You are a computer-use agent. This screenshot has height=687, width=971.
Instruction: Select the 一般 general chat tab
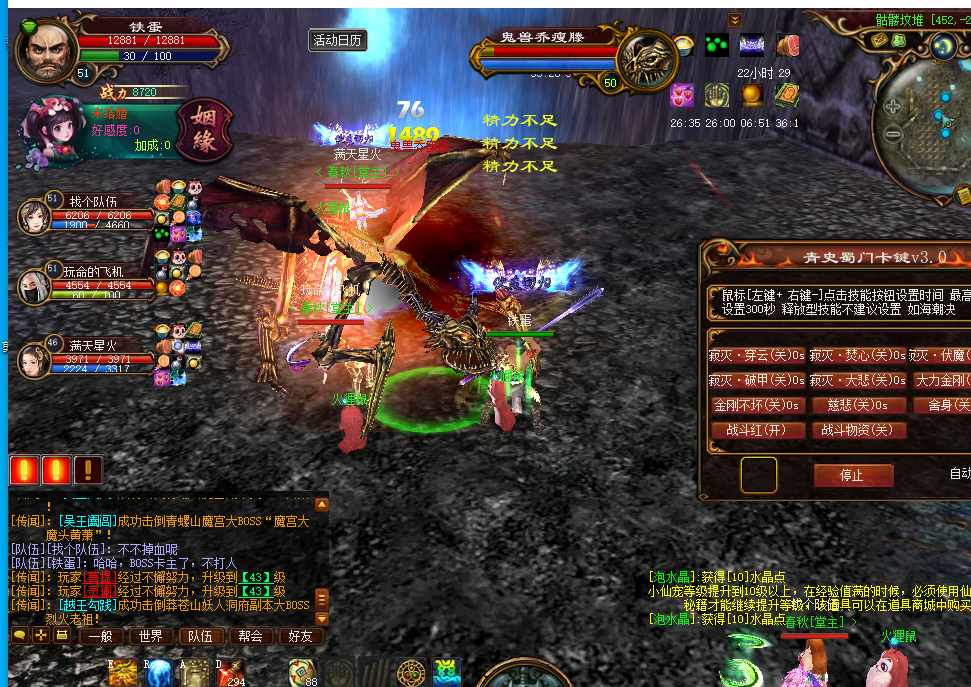point(100,636)
